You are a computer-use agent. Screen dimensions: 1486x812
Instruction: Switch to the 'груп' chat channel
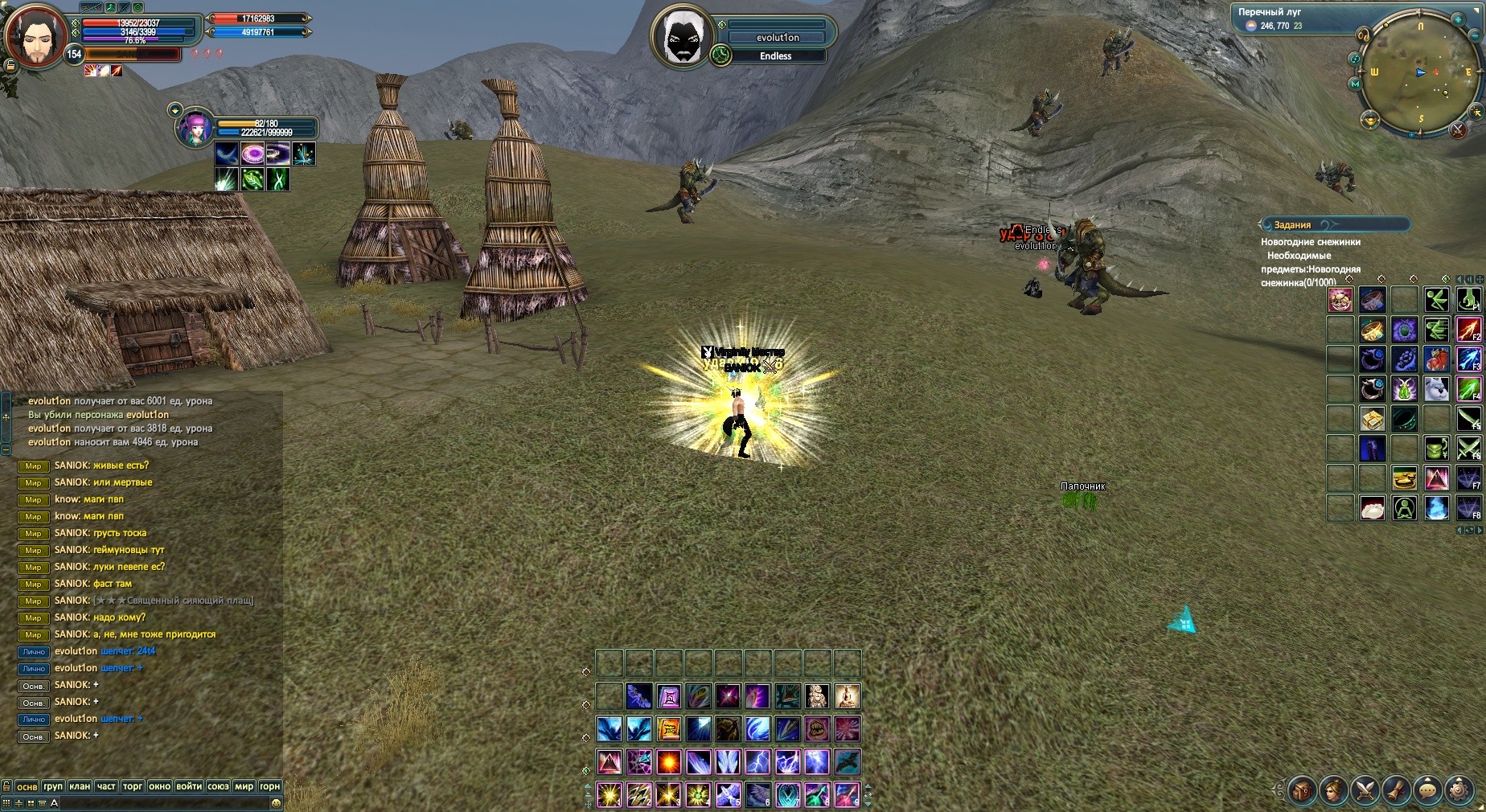click(53, 786)
